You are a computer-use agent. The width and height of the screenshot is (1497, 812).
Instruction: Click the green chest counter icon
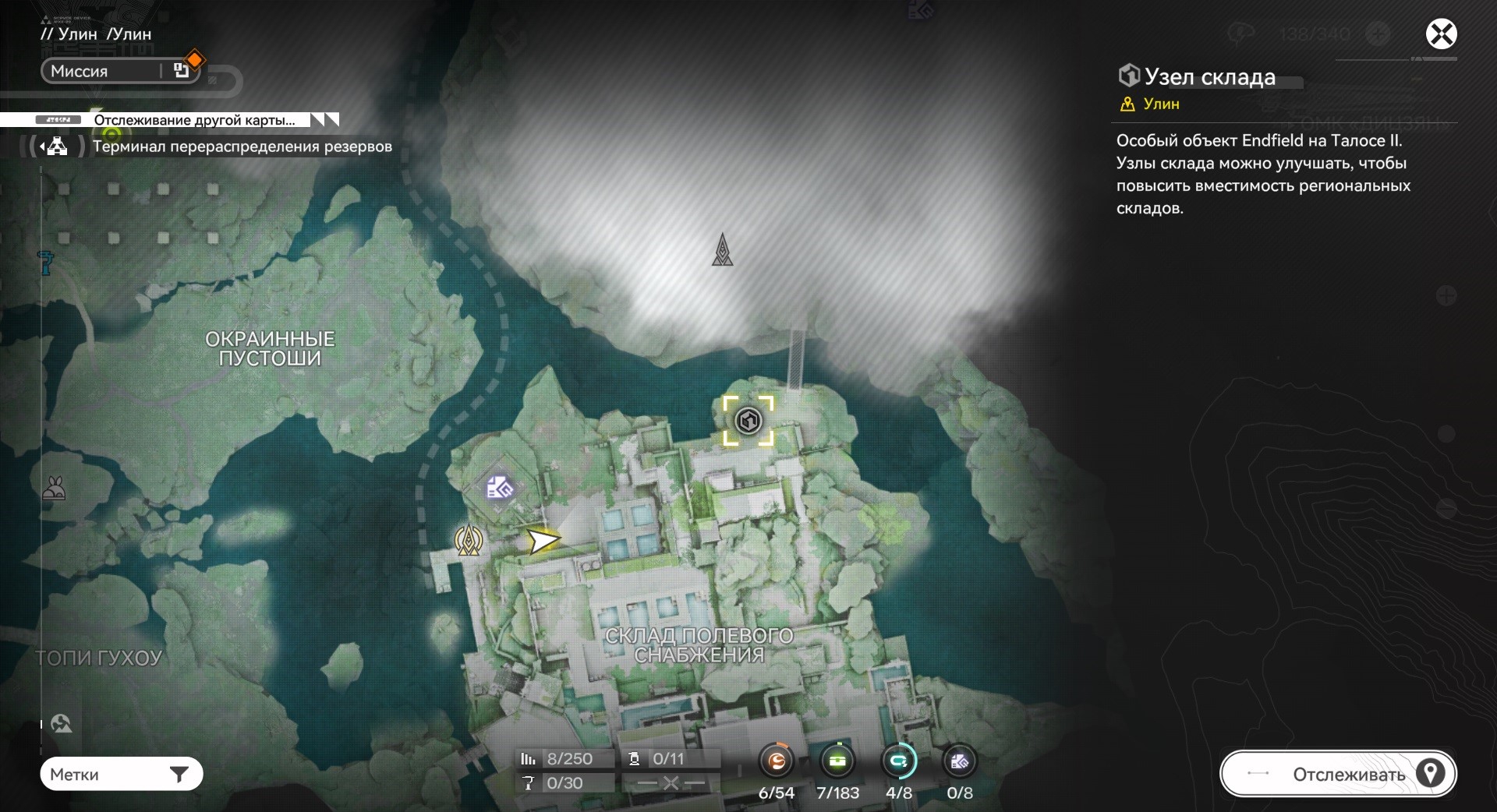click(x=837, y=762)
